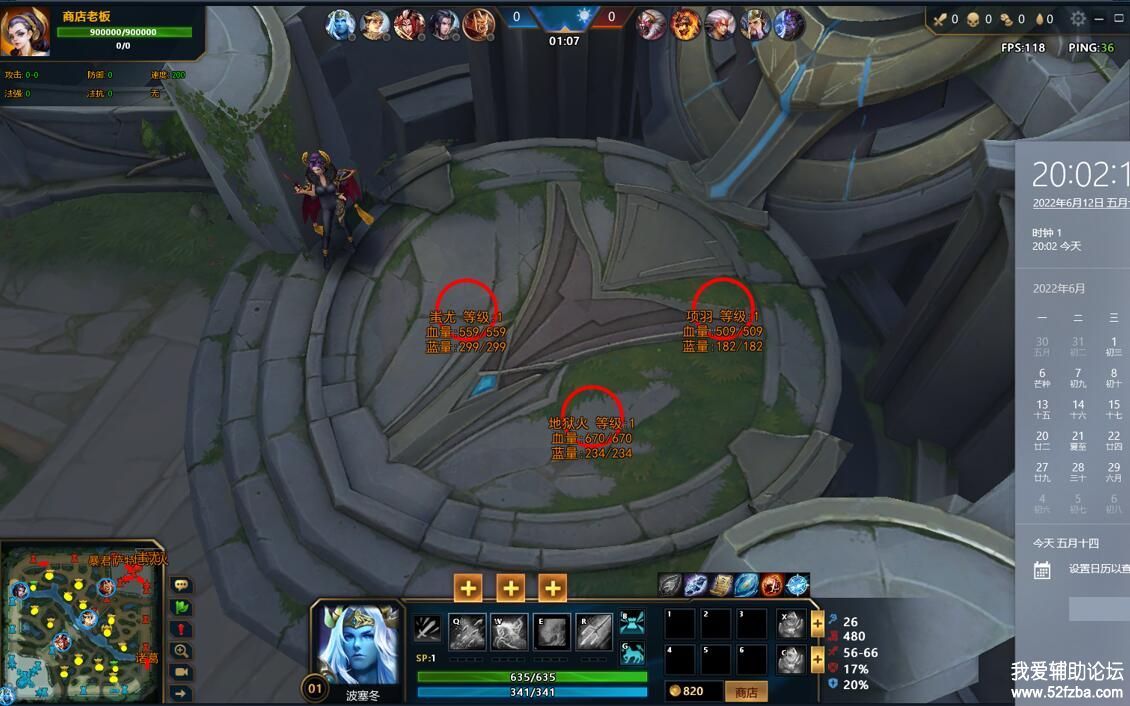The height and width of the screenshot is (706, 1130).
Task: Select the X rose item slot
Action: coord(791,624)
